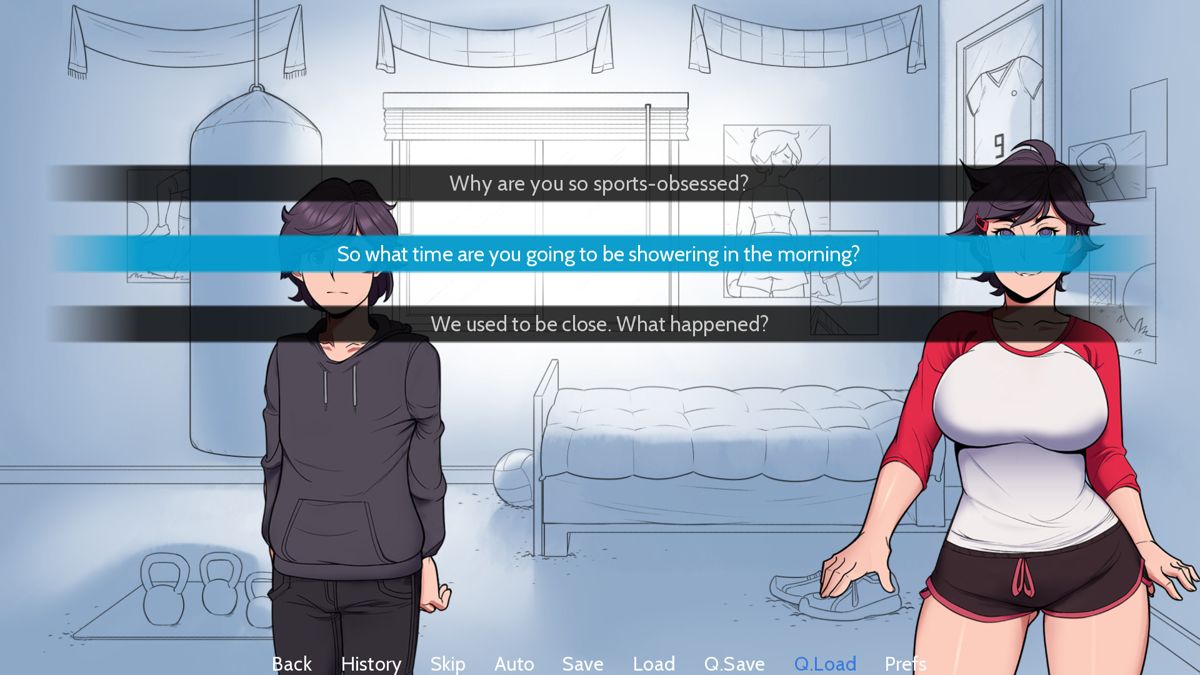Quick load with Q.Load
Image resolution: width=1200 pixels, height=675 pixels.
click(825, 664)
